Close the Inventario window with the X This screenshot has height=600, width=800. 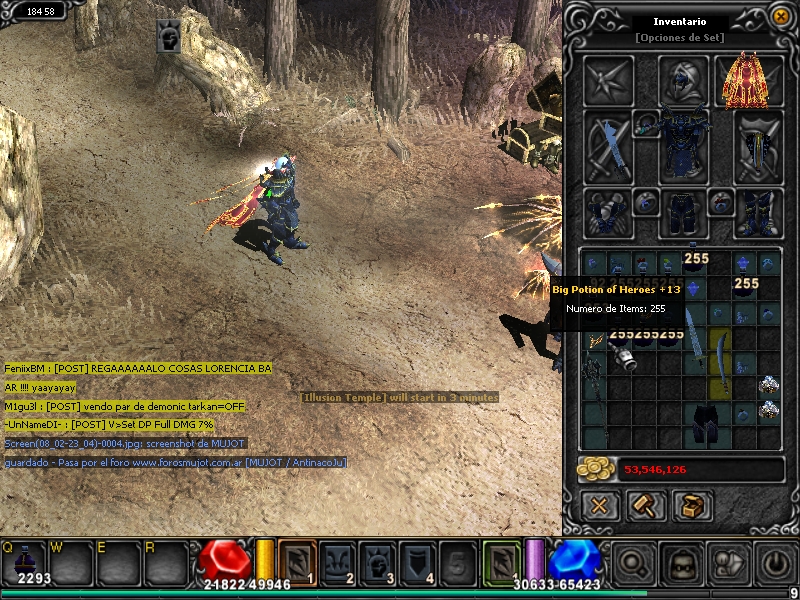[x=781, y=16]
